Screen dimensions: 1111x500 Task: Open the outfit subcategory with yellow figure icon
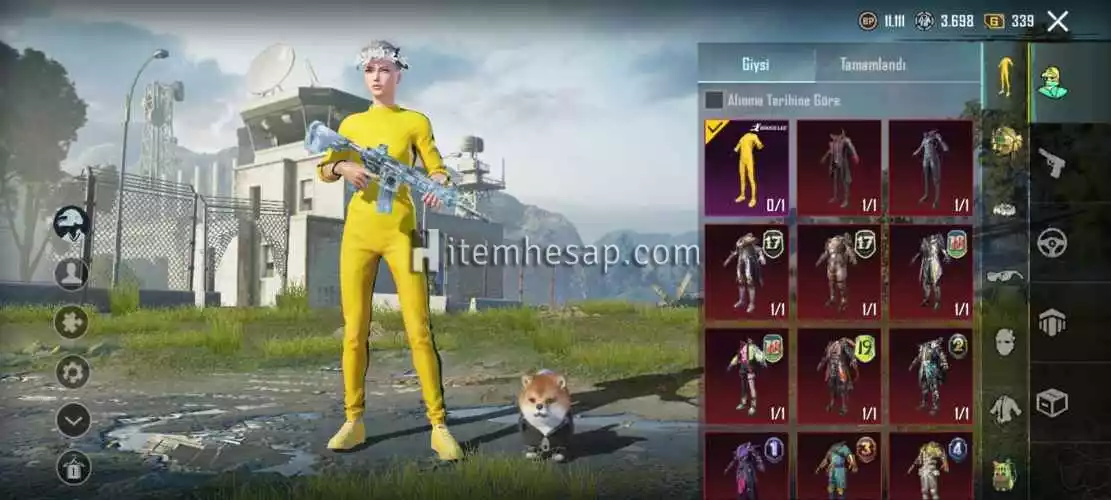[1005, 76]
